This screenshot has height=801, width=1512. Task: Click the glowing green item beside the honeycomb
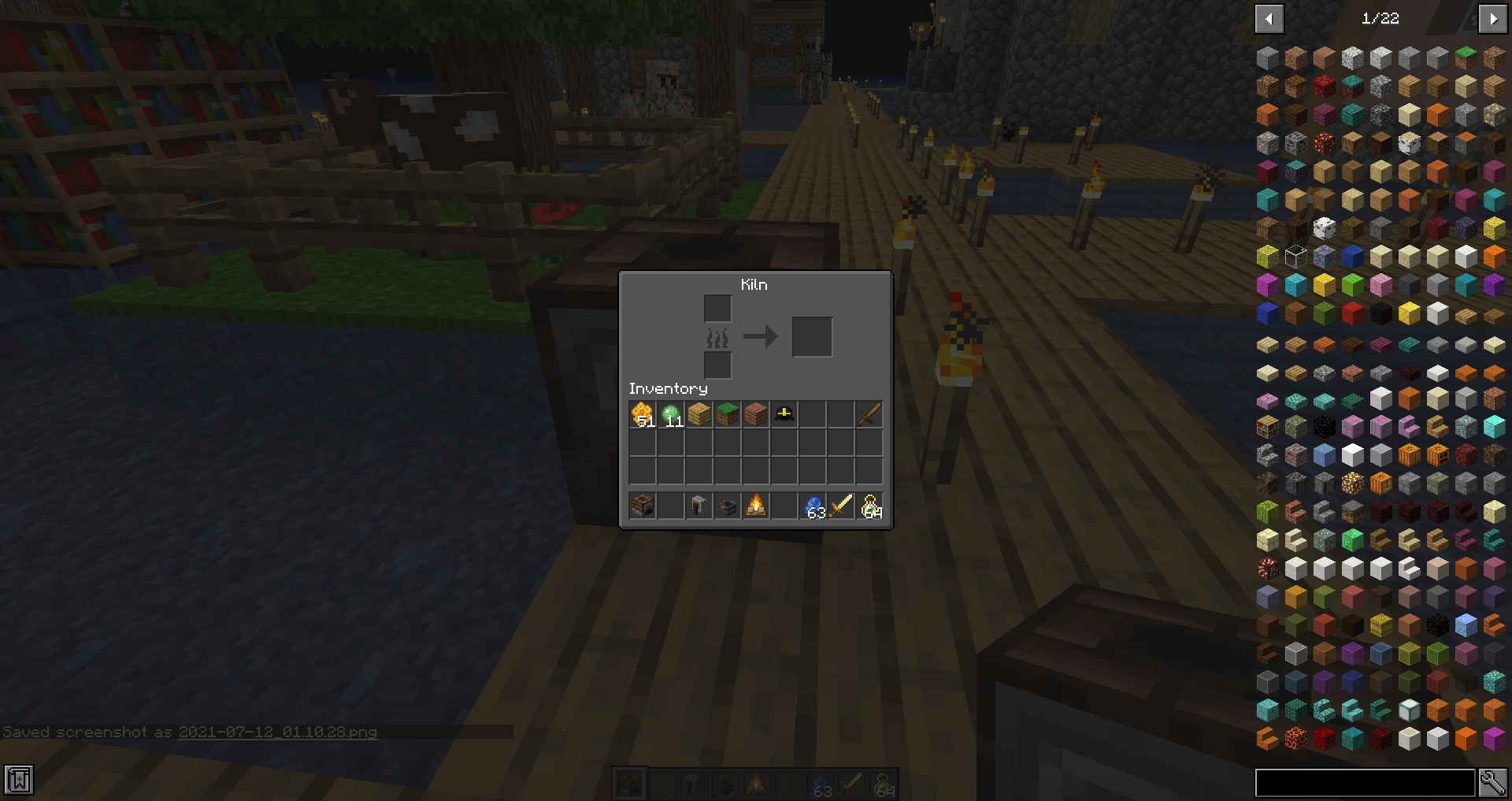[670, 413]
